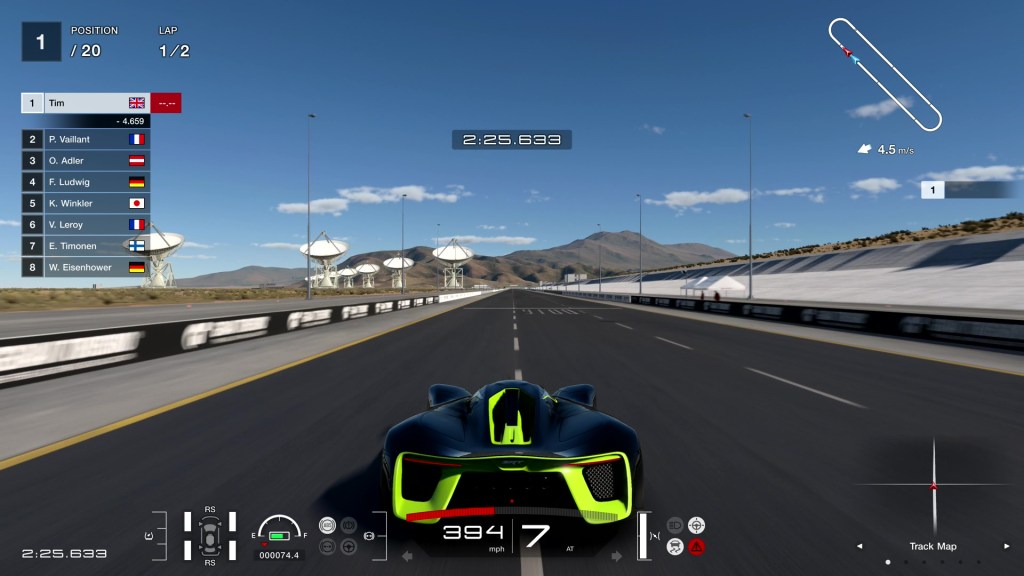Select P. Vaillant in the standings list
This screenshot has width=1024, height=576.
[x=85, y=139]
